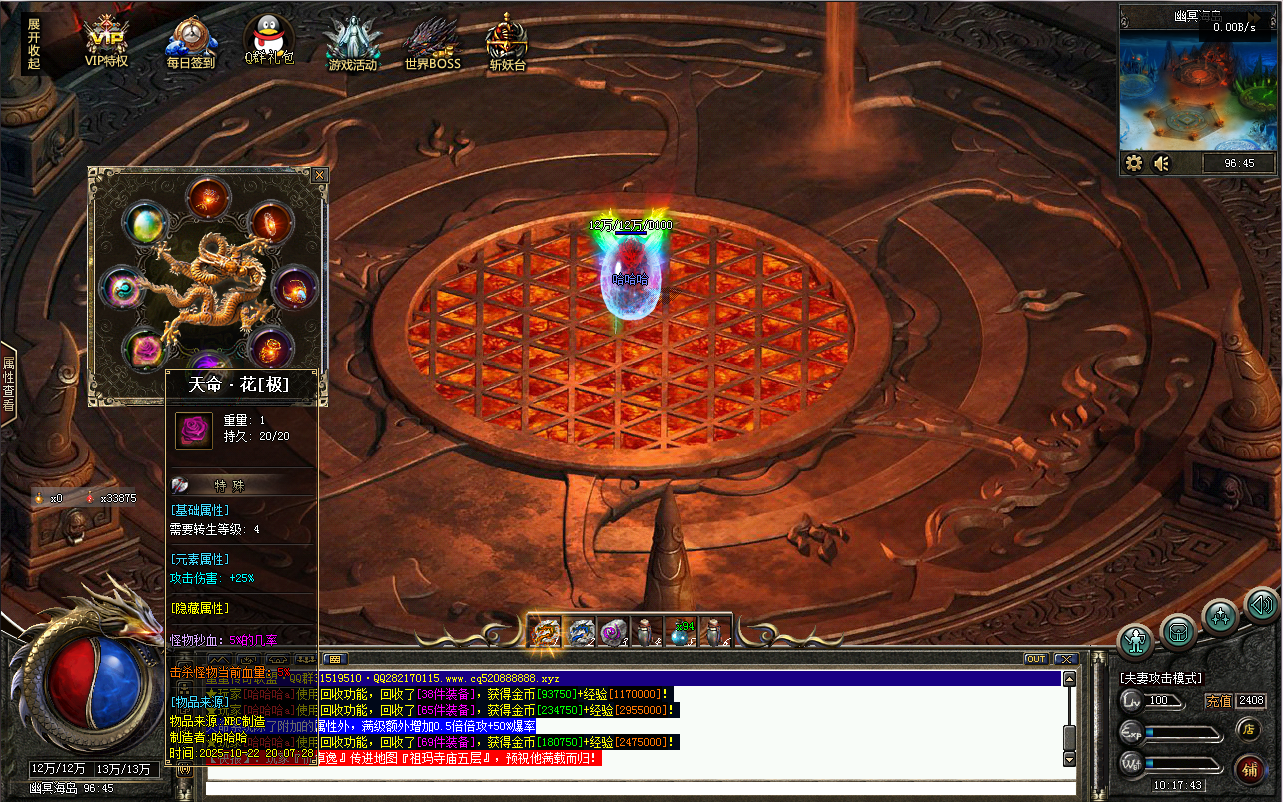This screenshot has width=1283, height=802.
Task: Toggle the 展开收起 top menu bar
Action: click(34, 44)
